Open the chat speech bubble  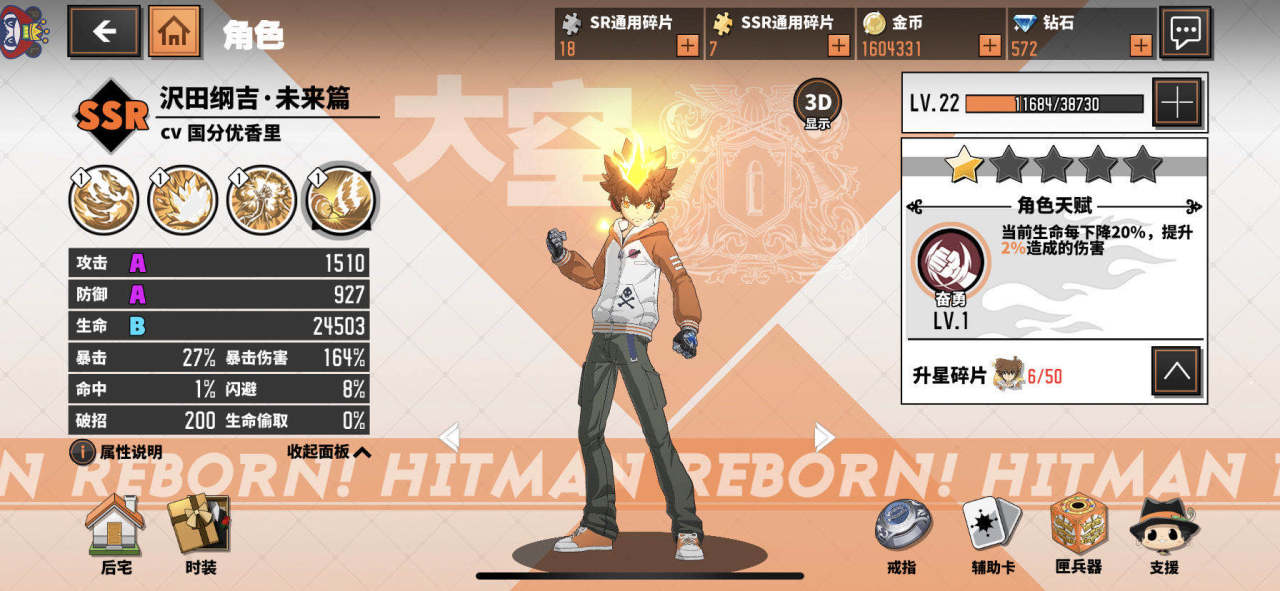1185,32
